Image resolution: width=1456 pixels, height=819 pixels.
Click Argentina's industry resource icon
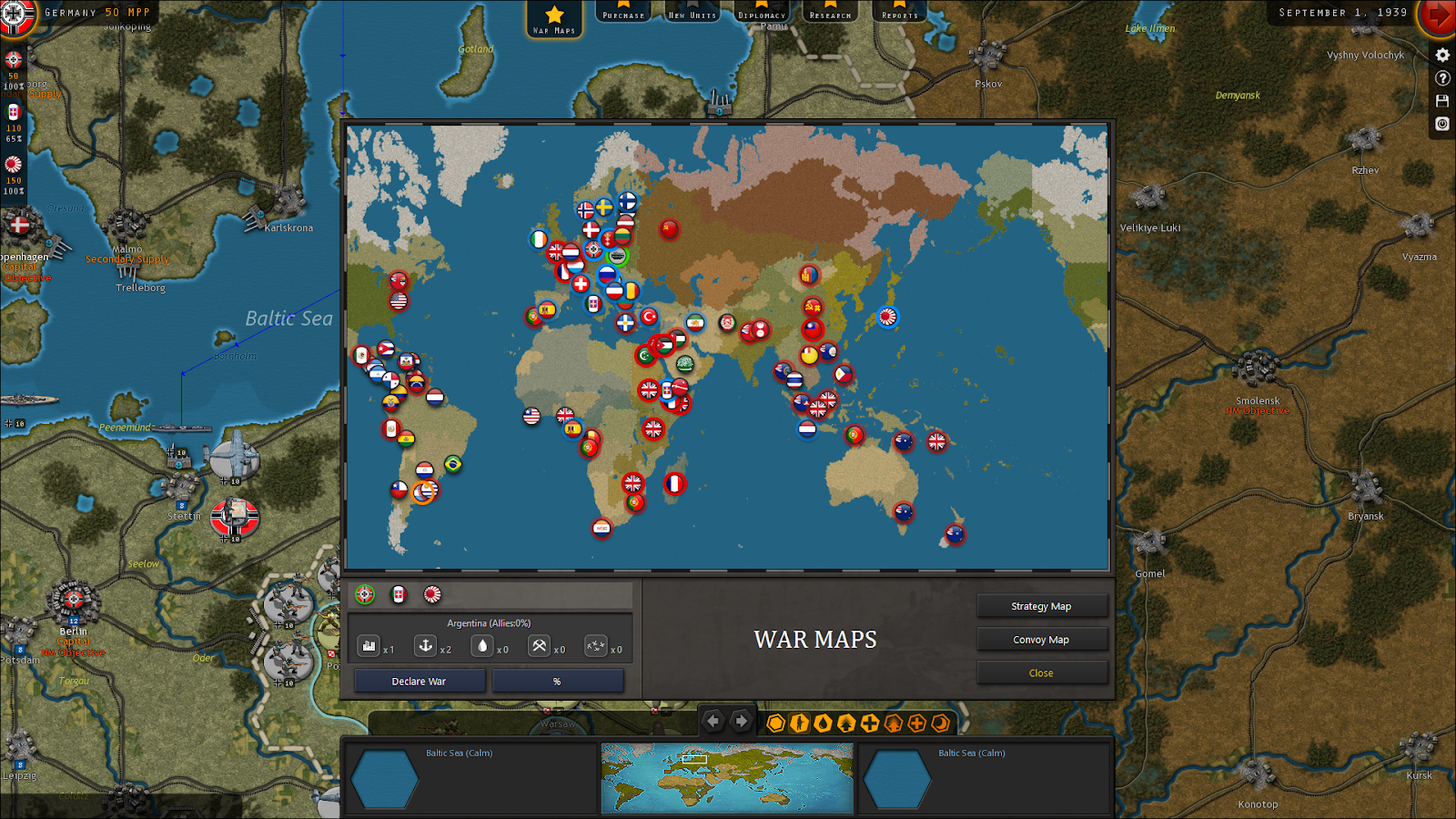pyautogui.click(x=369, y=646)
